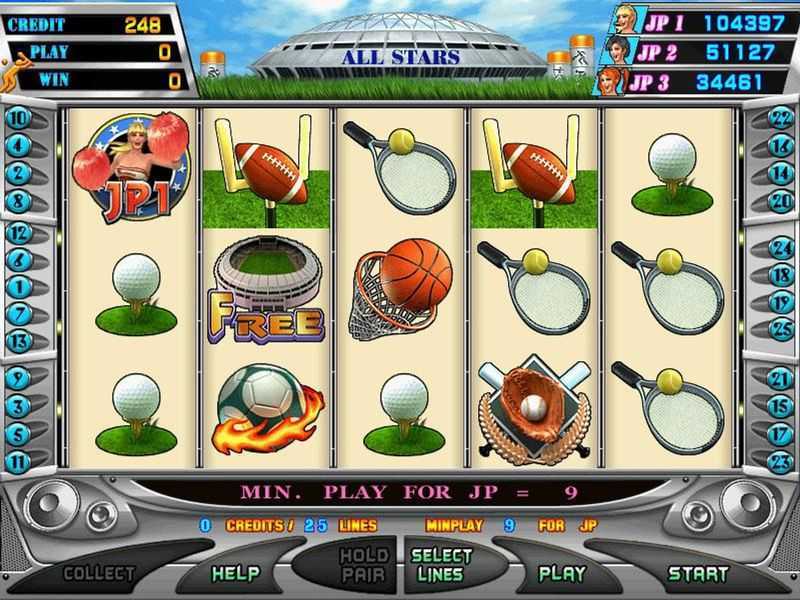800x600 pixels.
Task: Choose payline number 1 marker
Action: 18,286
